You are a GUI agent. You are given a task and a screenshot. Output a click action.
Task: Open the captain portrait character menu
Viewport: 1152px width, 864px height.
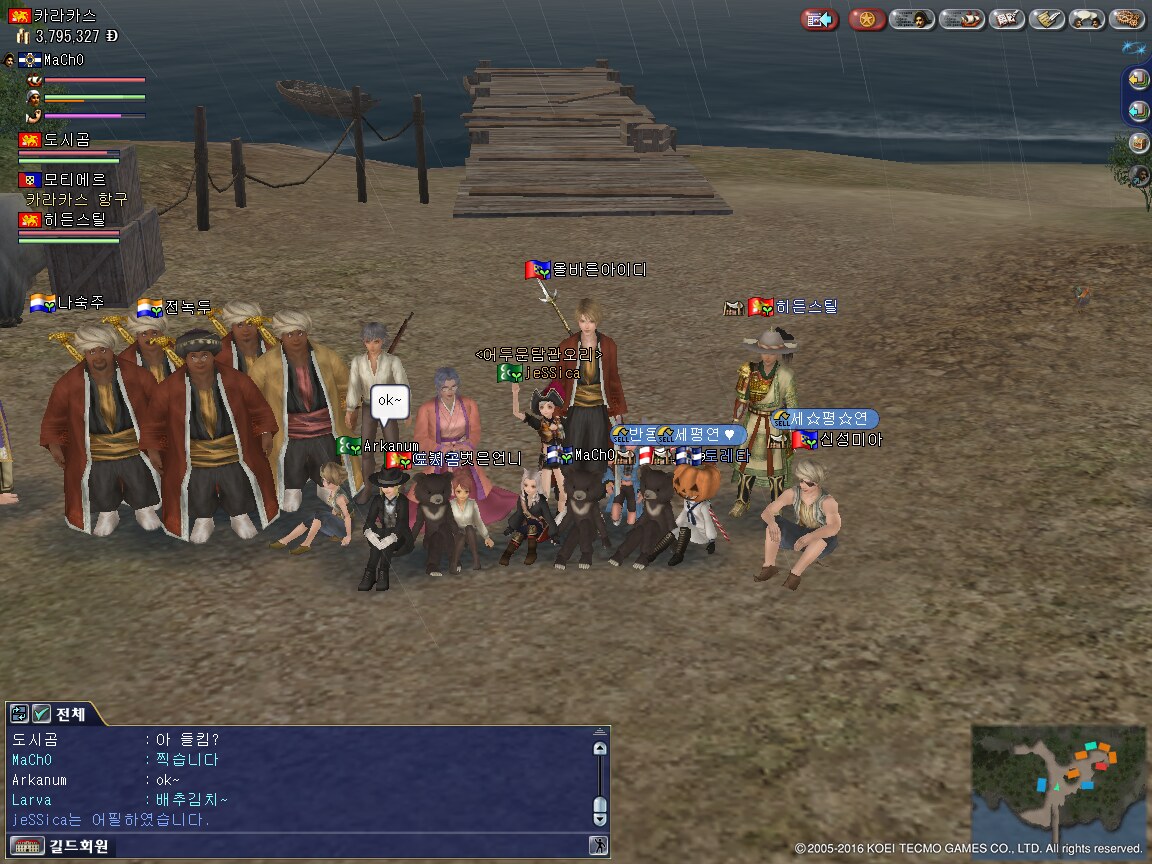coord(912,19)
